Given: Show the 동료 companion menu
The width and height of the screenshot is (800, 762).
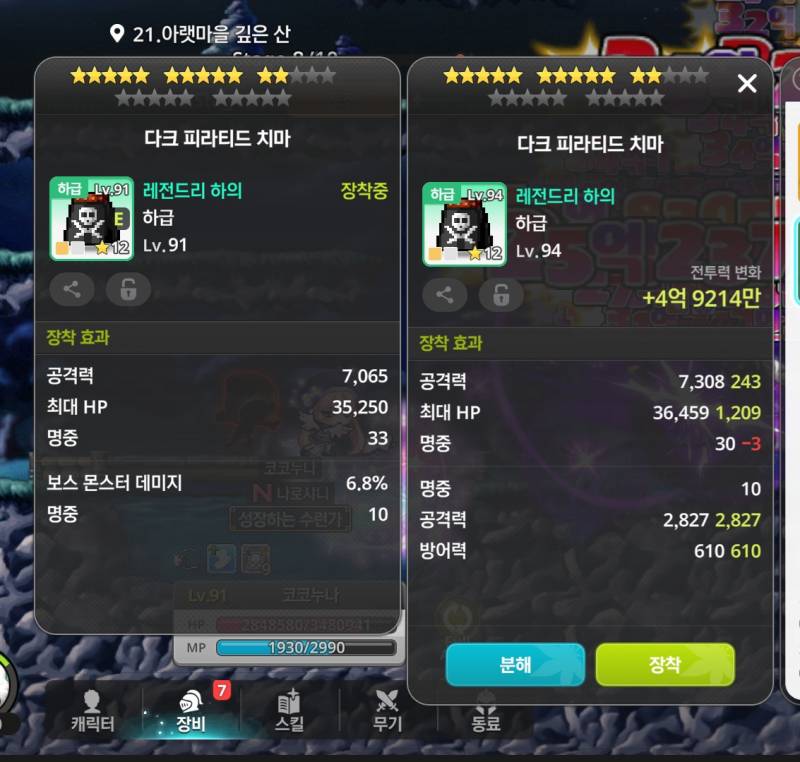Looking at the screenshot, I should tap(486, 712).
